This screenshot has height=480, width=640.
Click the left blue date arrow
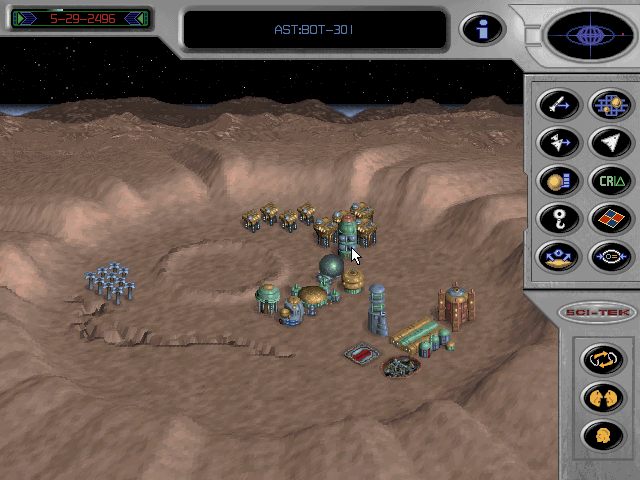23,18
